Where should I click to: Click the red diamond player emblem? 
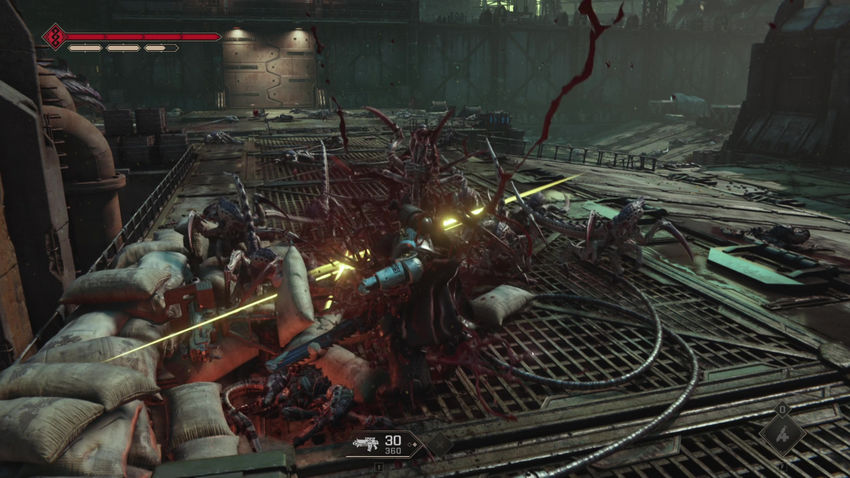pos(52,37)
